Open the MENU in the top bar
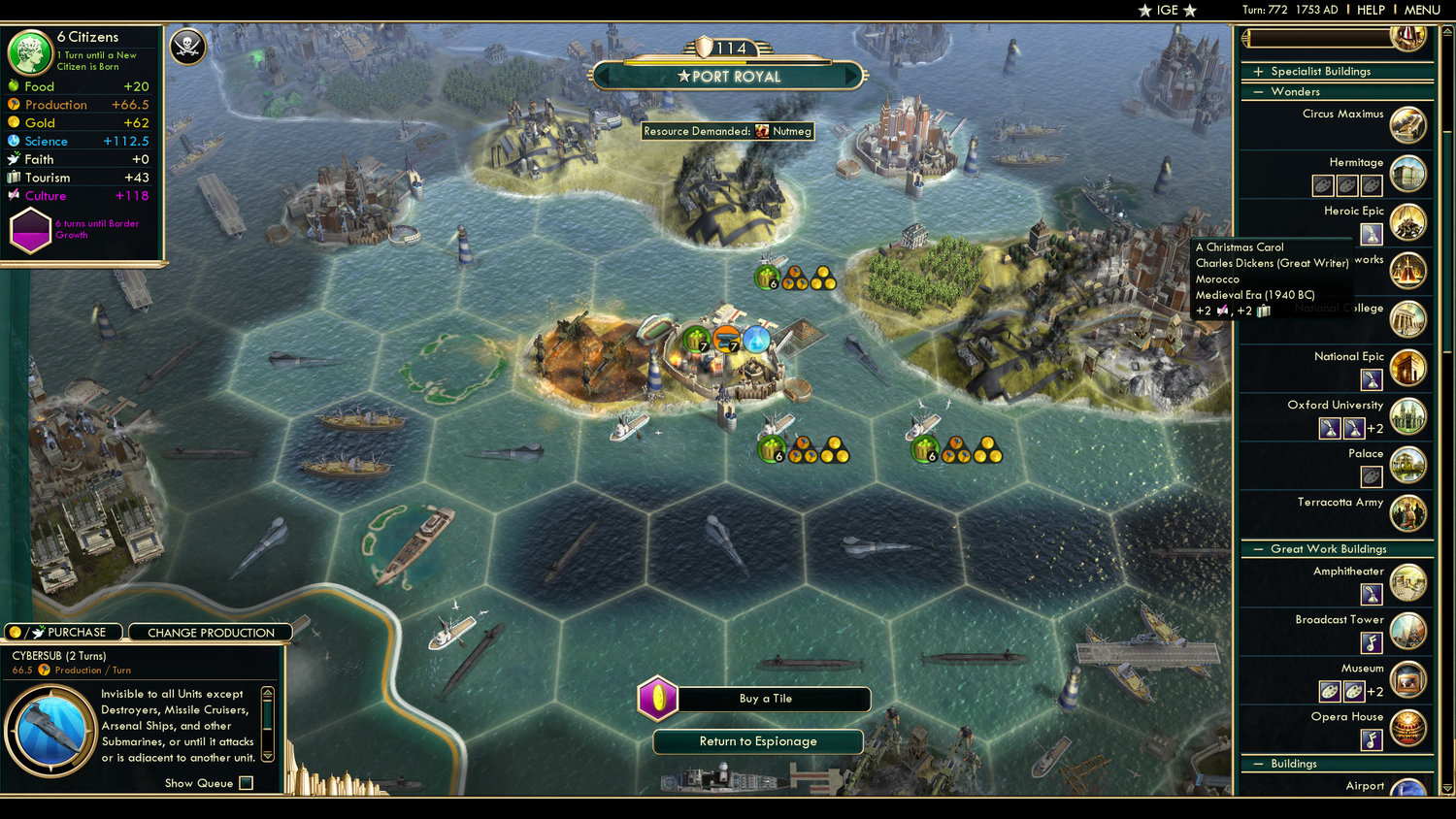This screenshot has height=819, width=1456. click(x=1421, y=10)
